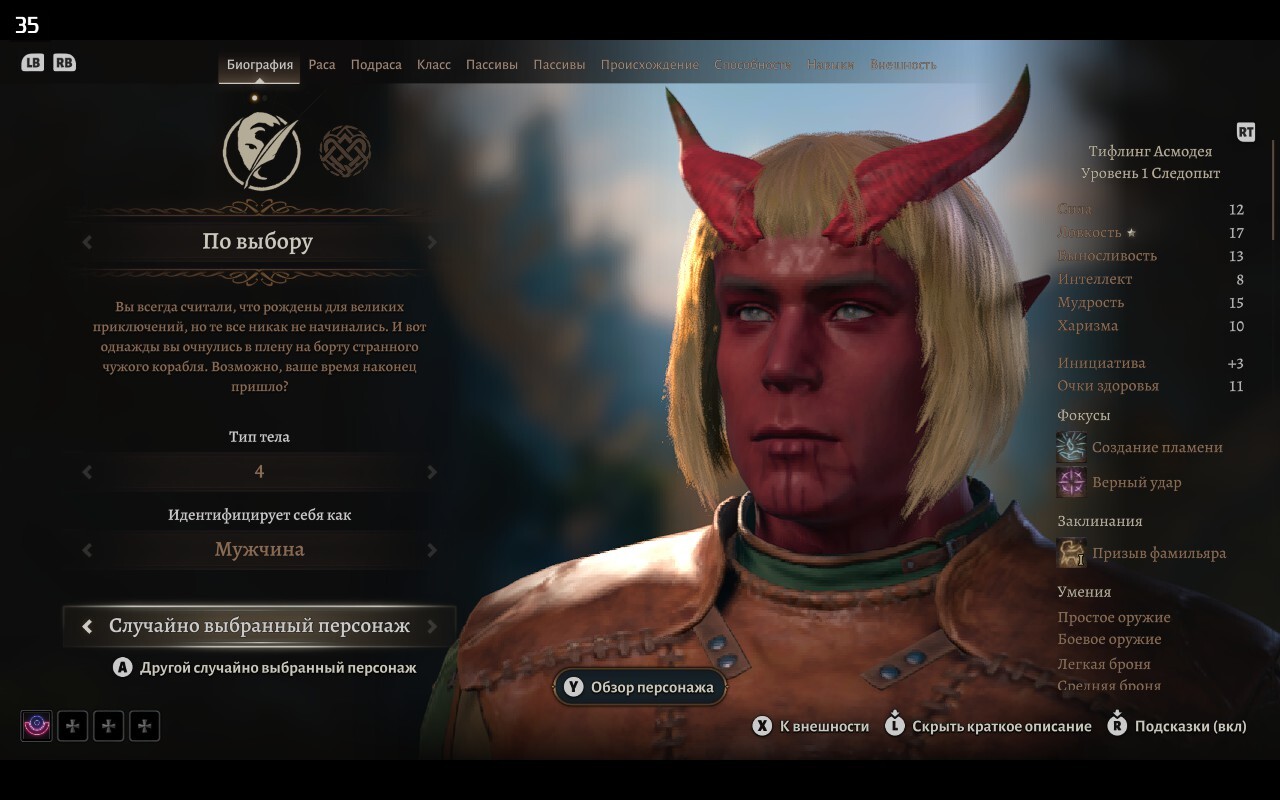Inspect the Призыв фамильяра spell icon
Screen dimensions: 1280x800
[1071, 553]
